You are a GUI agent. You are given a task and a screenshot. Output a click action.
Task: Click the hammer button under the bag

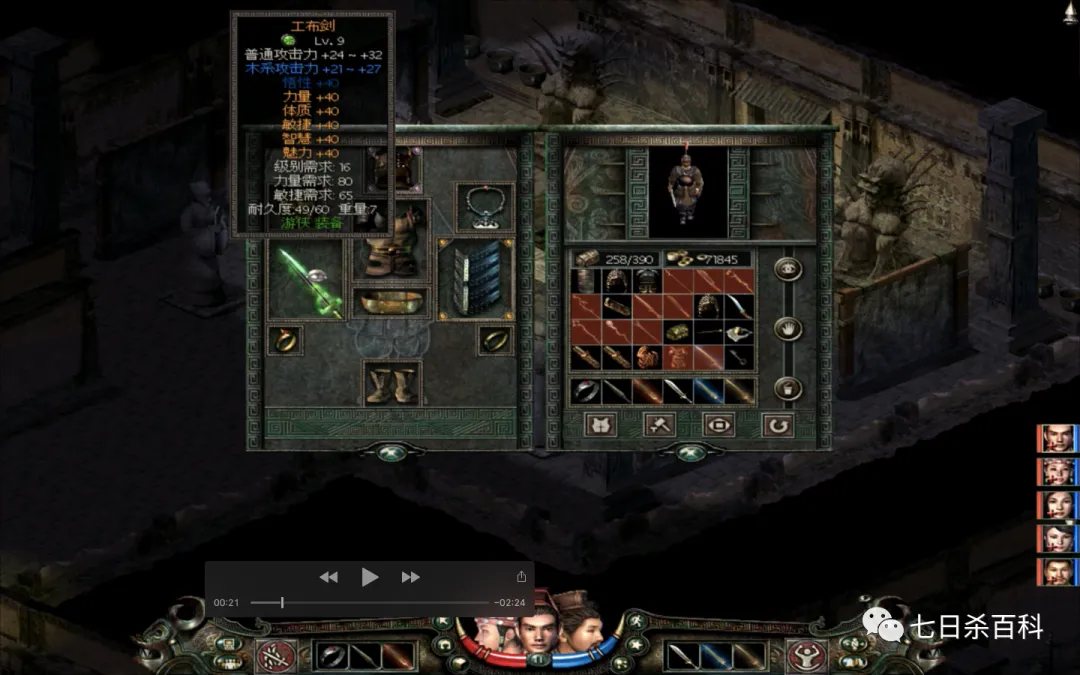pos(659,425)
